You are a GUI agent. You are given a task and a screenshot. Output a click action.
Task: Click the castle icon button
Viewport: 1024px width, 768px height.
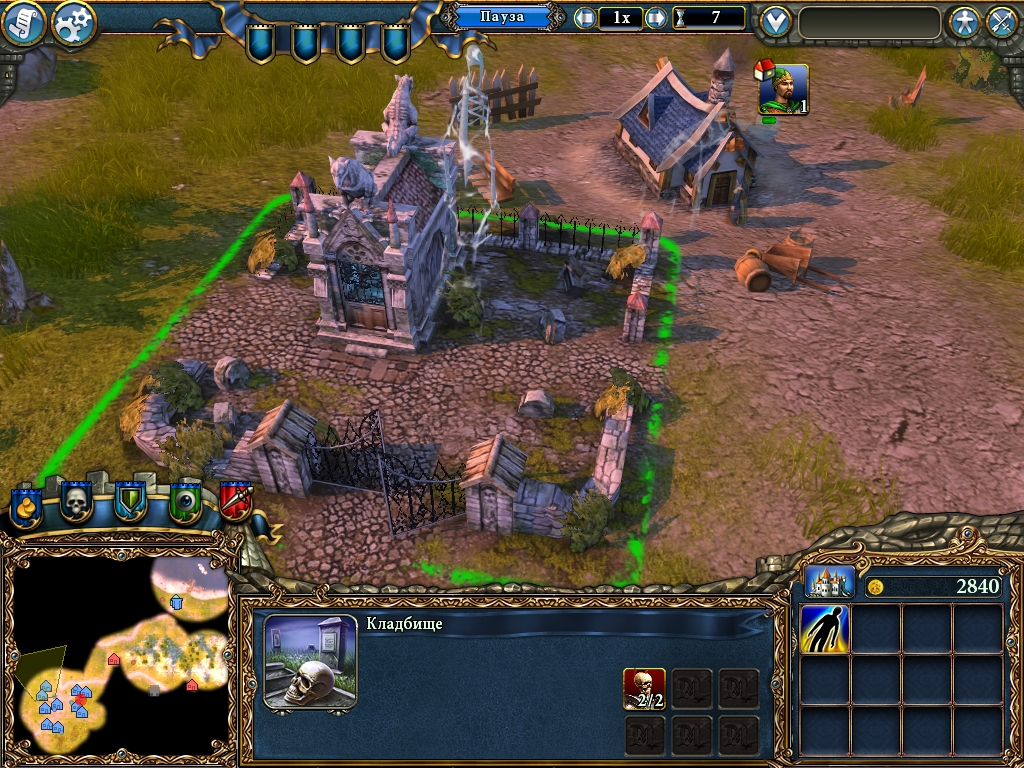point(830,582)
